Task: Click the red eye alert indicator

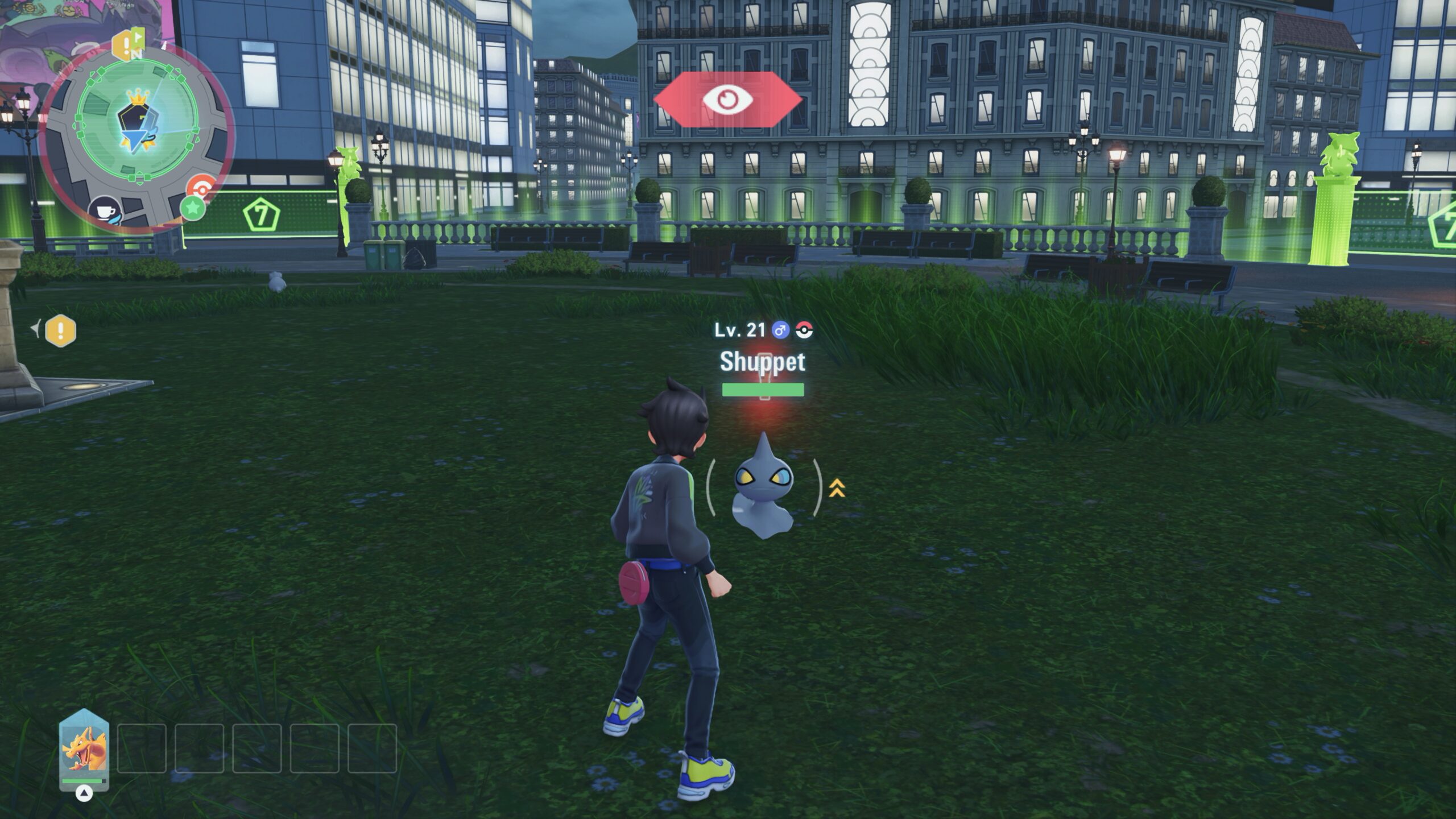Action: pos(727,100)
